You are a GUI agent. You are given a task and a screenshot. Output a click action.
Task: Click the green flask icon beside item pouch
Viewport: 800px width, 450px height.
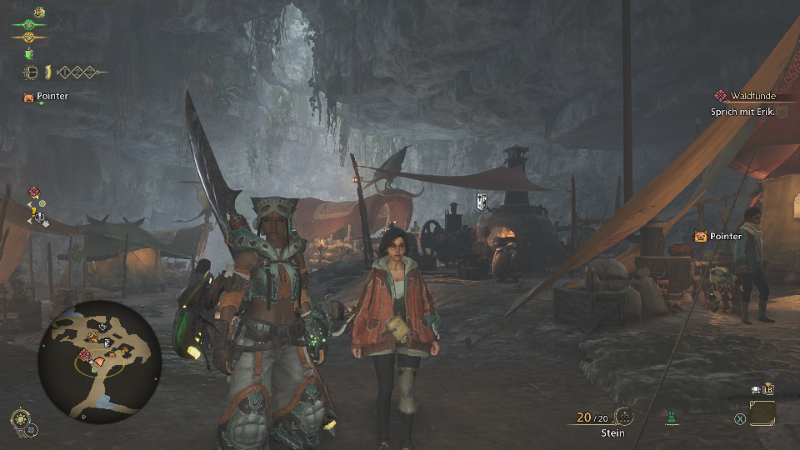click(x=672, y=417)
